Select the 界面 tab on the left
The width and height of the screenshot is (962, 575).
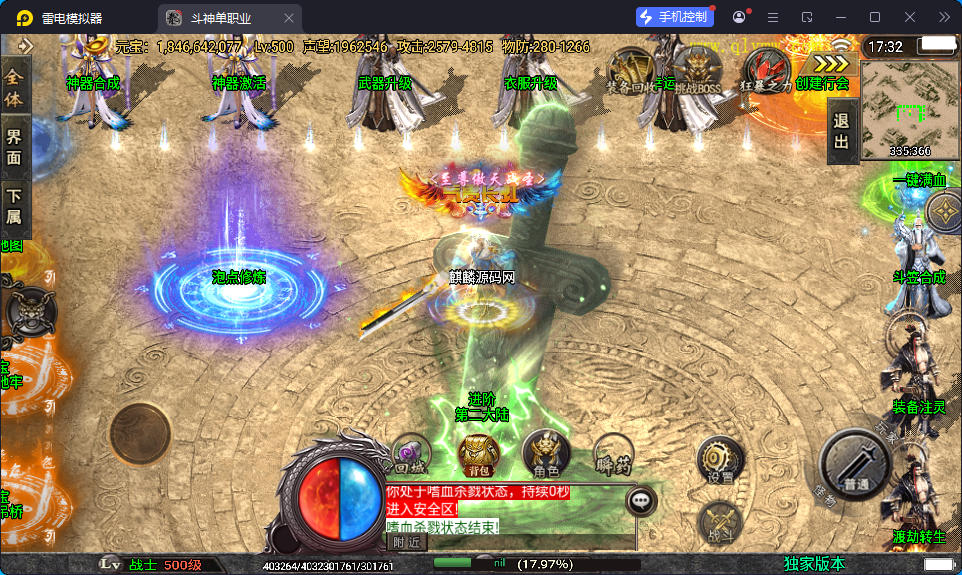(x=14, y=147)
